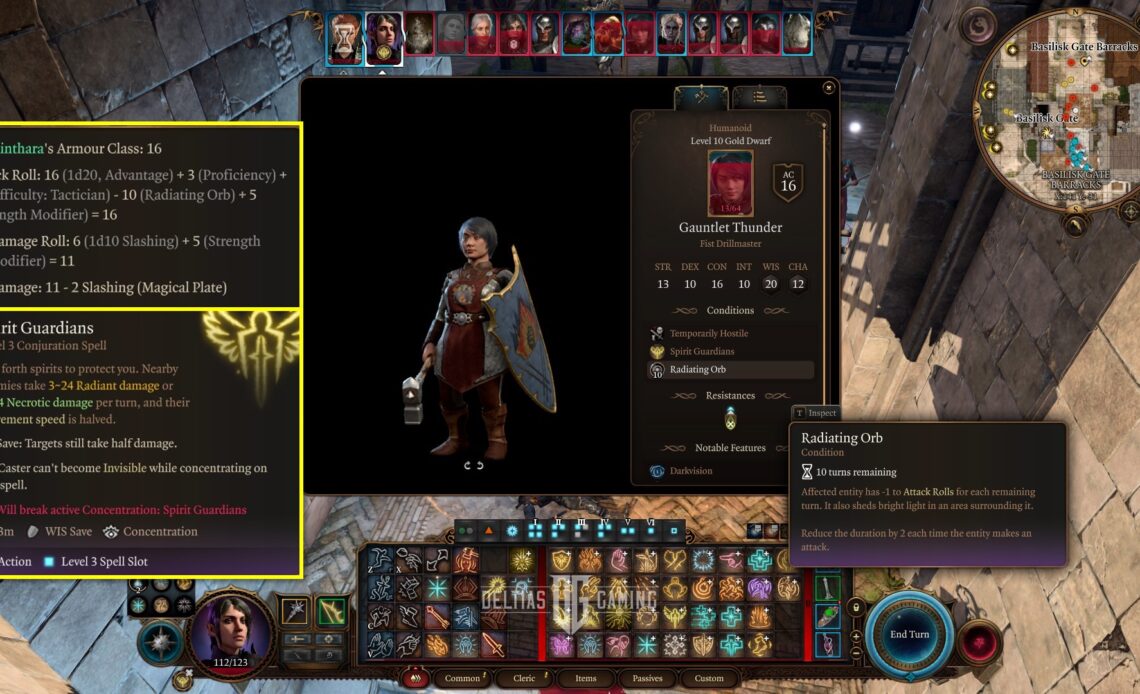Show the Items hotbar tab
Image resolution: width=1140 pixels, height=694 pixels.
pos(585,678)
